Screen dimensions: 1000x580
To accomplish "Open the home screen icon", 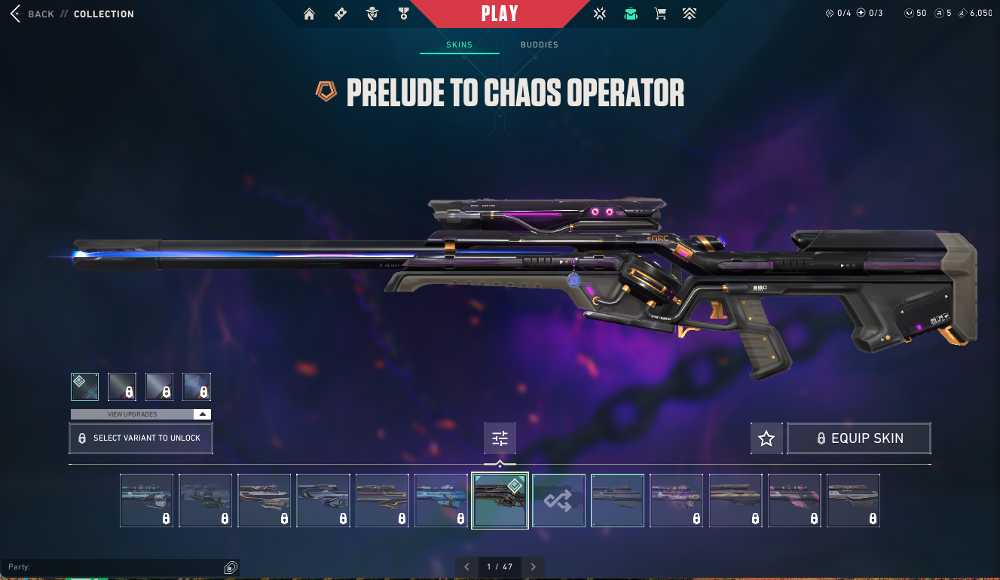I will (x=309, y=14).
